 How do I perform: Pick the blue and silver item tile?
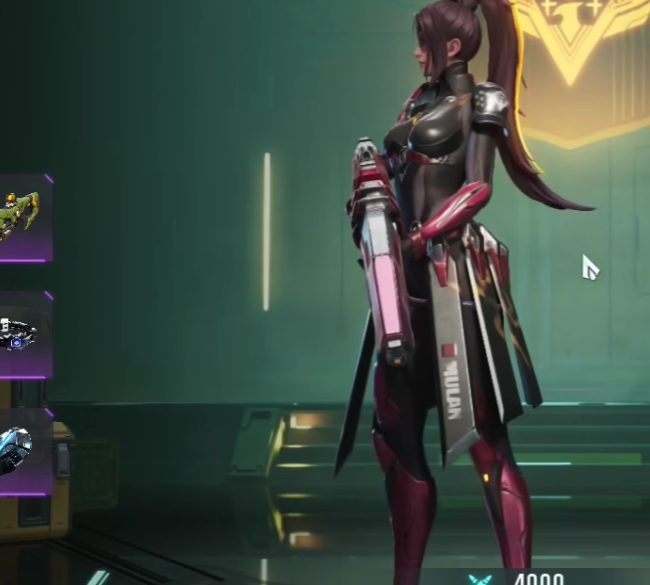22,452
